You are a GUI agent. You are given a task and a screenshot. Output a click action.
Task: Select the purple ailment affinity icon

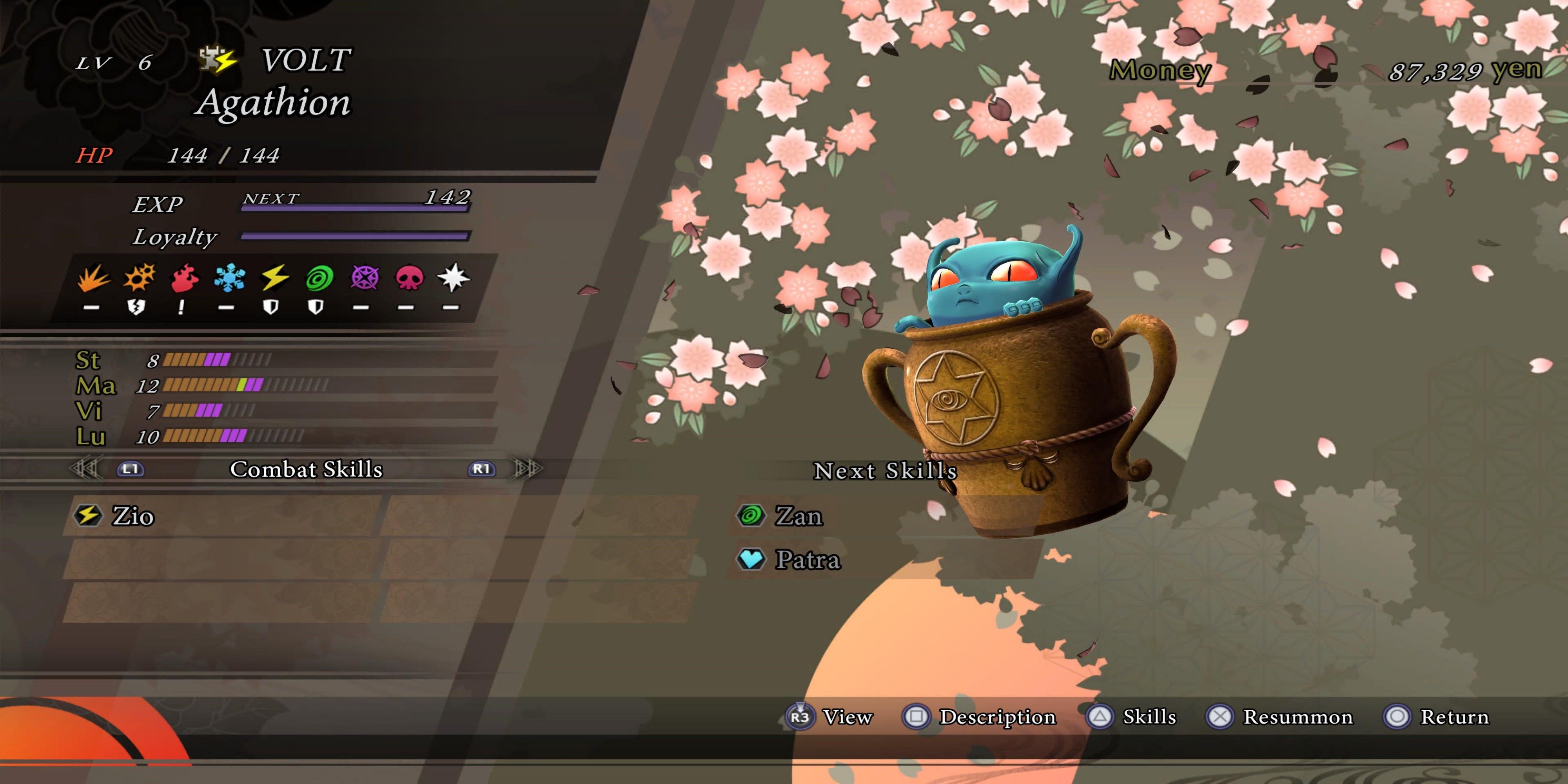point(364,278)
